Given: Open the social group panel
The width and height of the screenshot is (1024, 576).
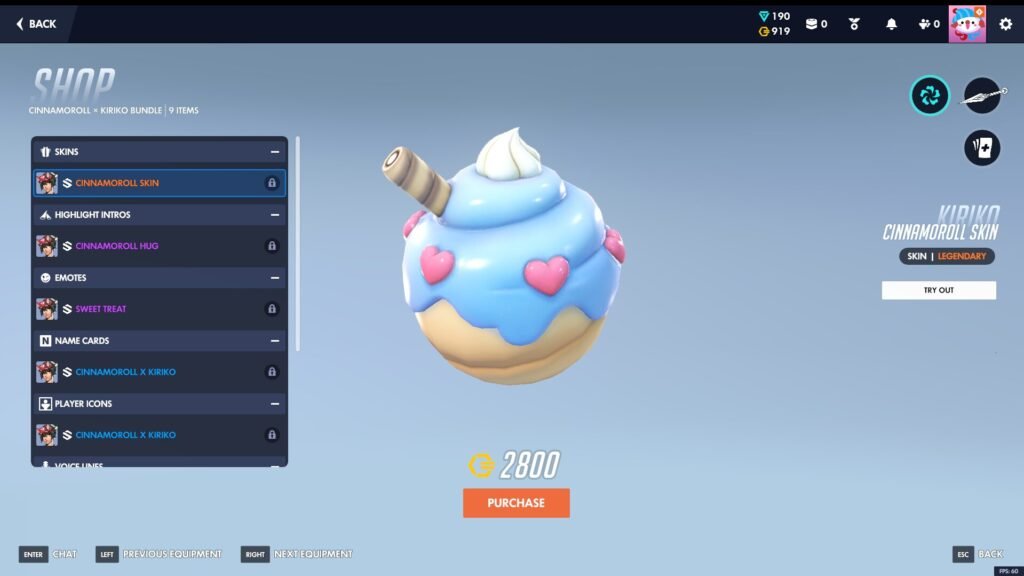Looking at the screenshot, I should [x=928, y=24].
